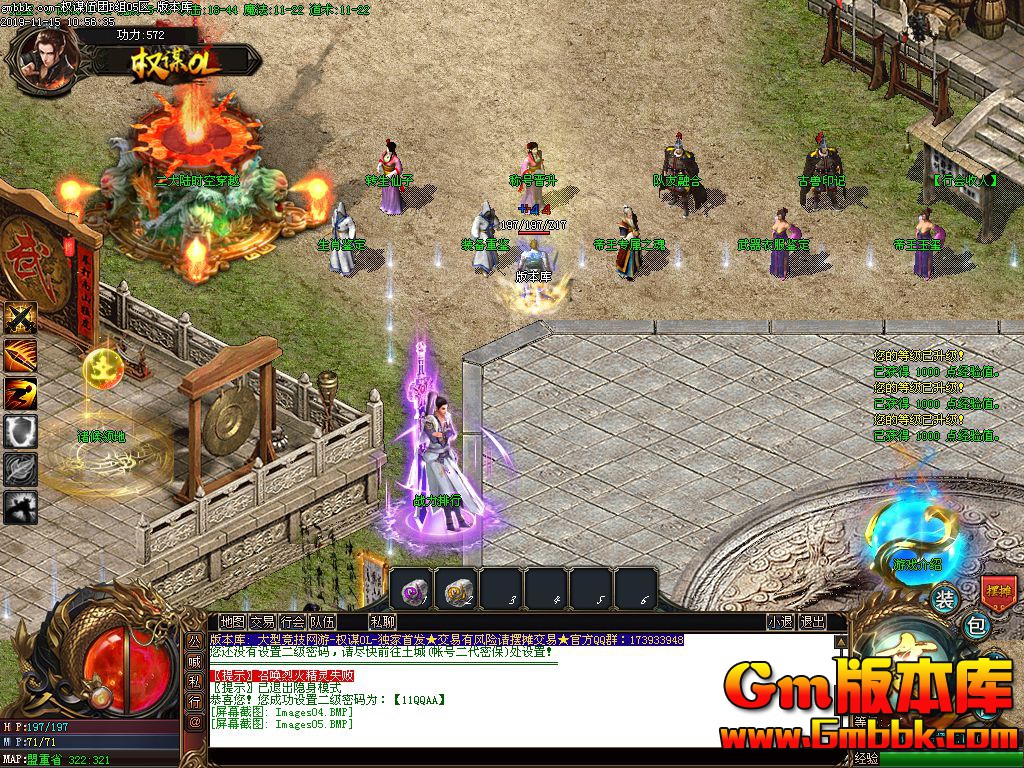Click the 退出 exit button
This screenshot has height=768, width=1024.
click(812, 621)
